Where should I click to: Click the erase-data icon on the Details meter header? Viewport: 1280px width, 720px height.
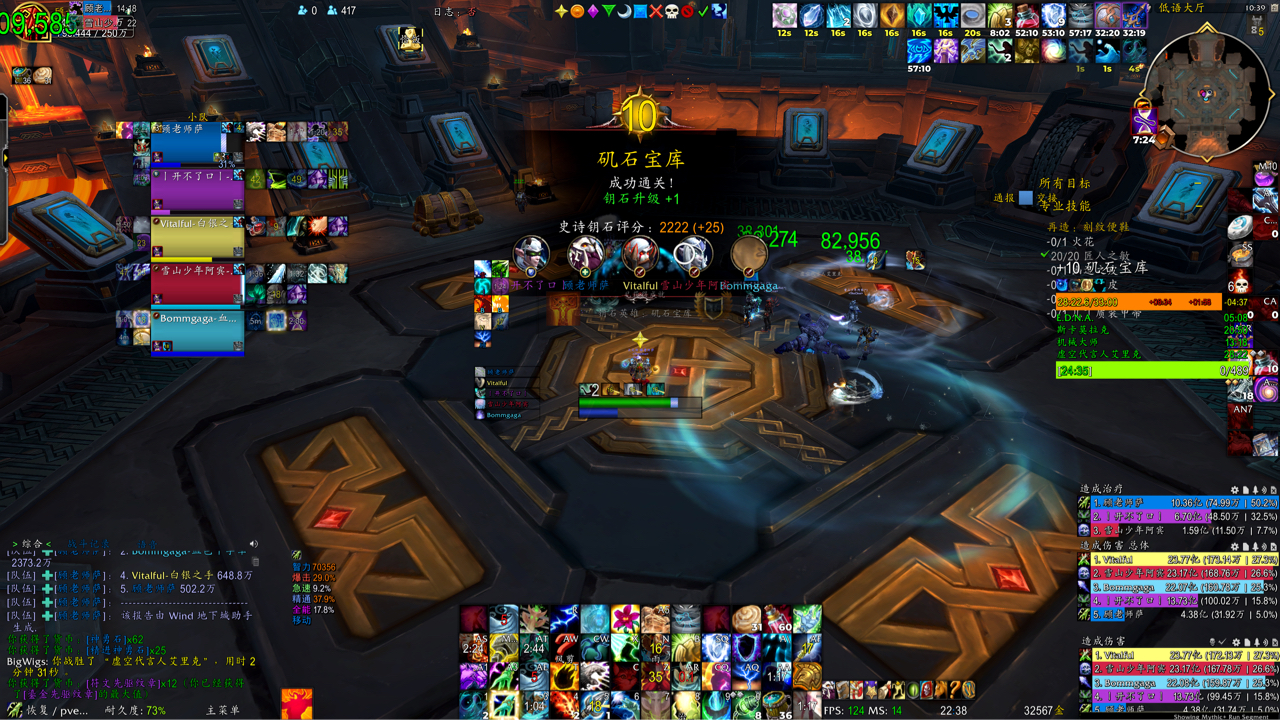coord(1273,489)
